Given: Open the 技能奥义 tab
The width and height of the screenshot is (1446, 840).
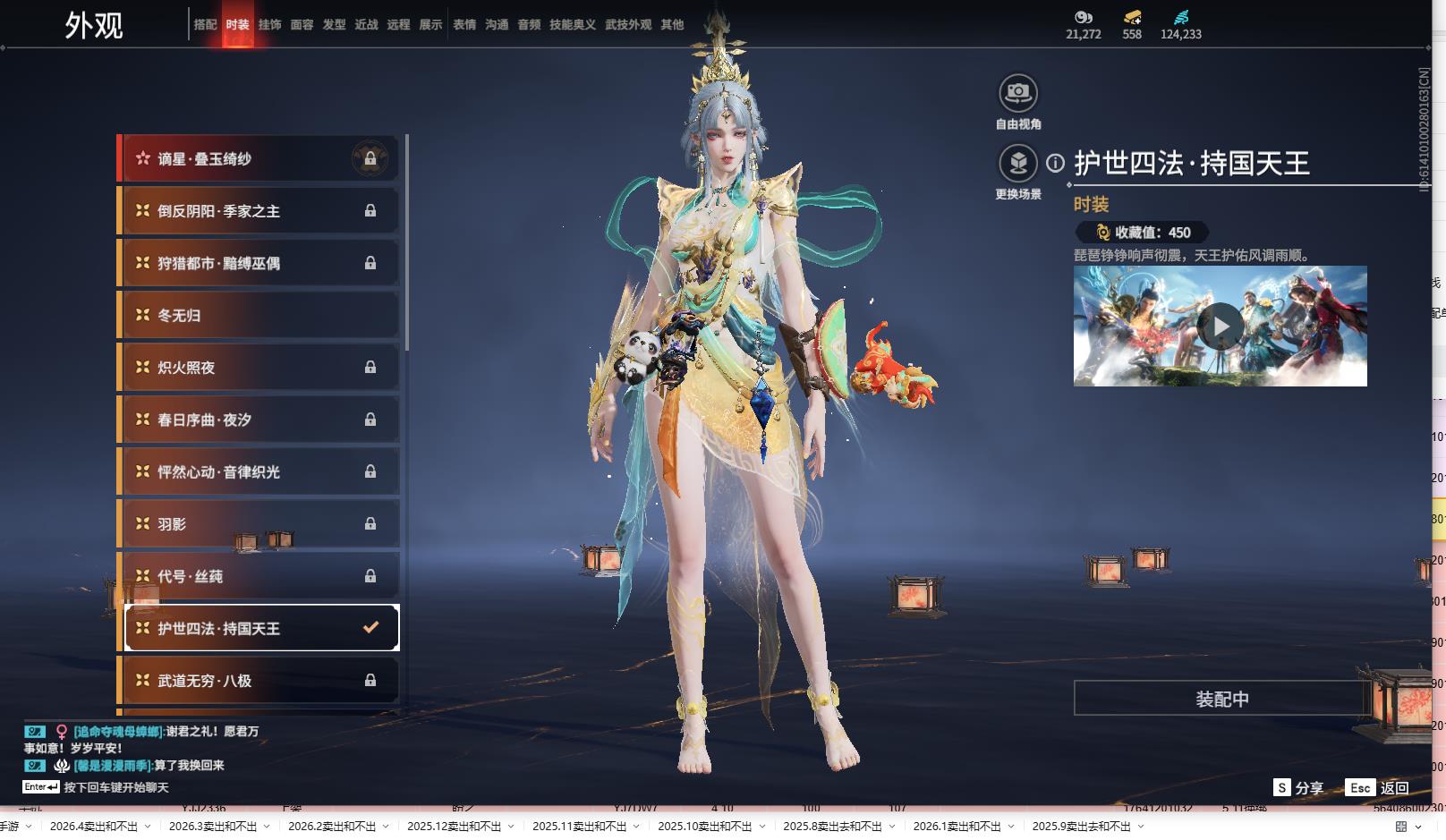Looking at the screenshot, I should [x=572, y=25].
